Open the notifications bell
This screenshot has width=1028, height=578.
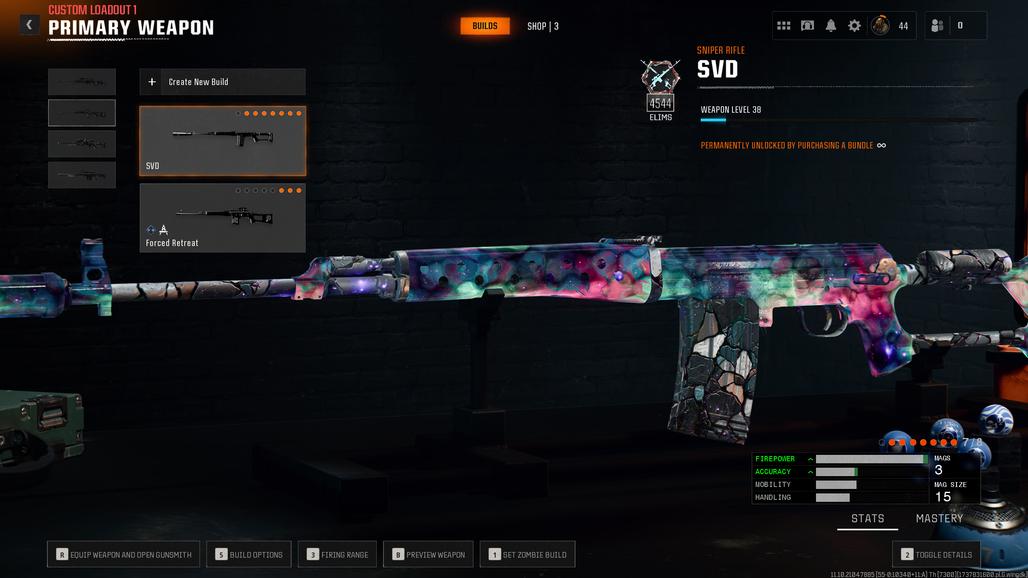click(x=831, y=26)
